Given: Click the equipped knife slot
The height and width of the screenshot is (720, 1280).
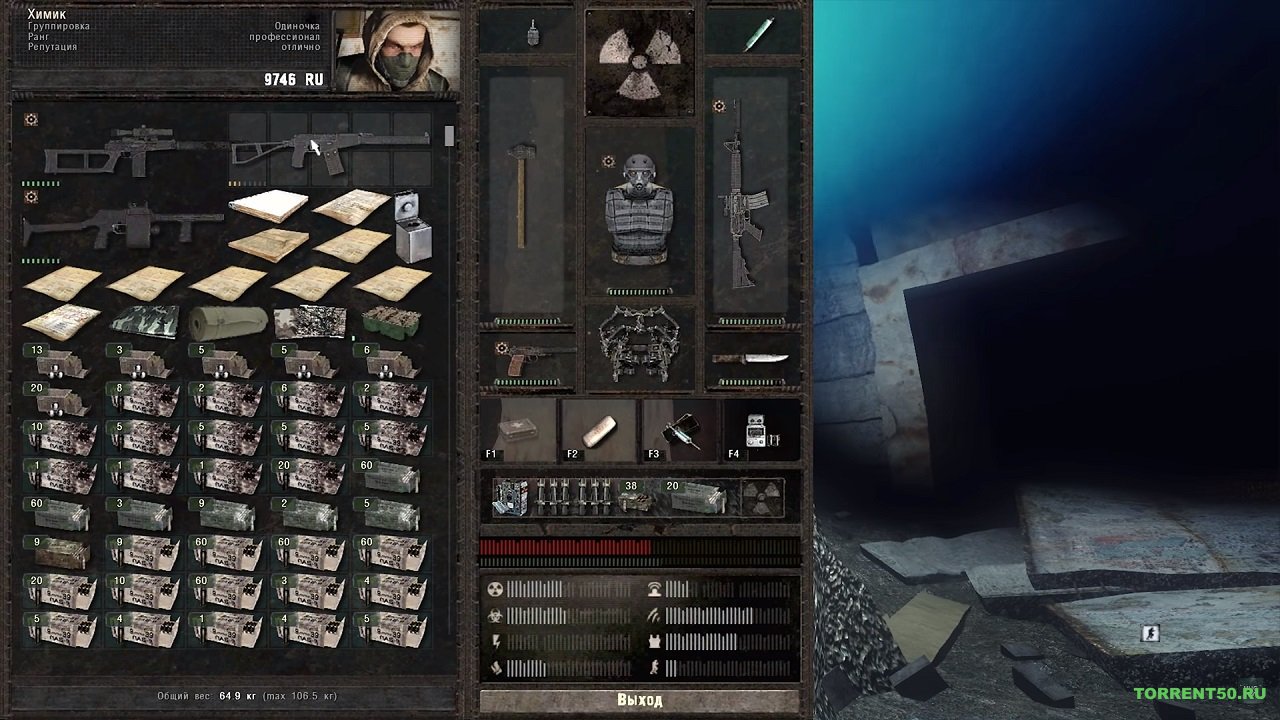Looking at the screenshot, I should (751, 360).
